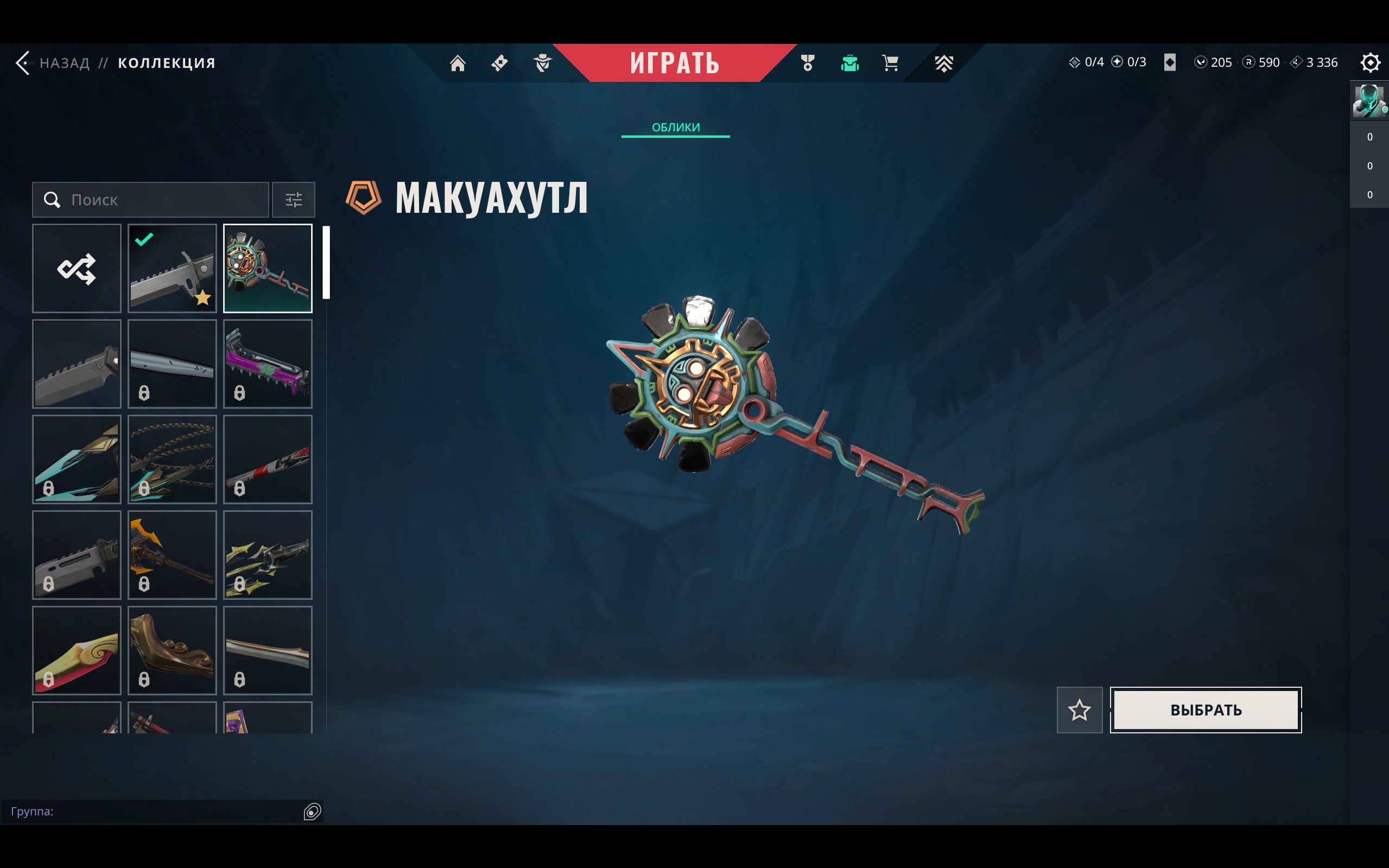
Task: Select the Макуахутл mace skin thumbnail
Action: [x=268, y=269]
